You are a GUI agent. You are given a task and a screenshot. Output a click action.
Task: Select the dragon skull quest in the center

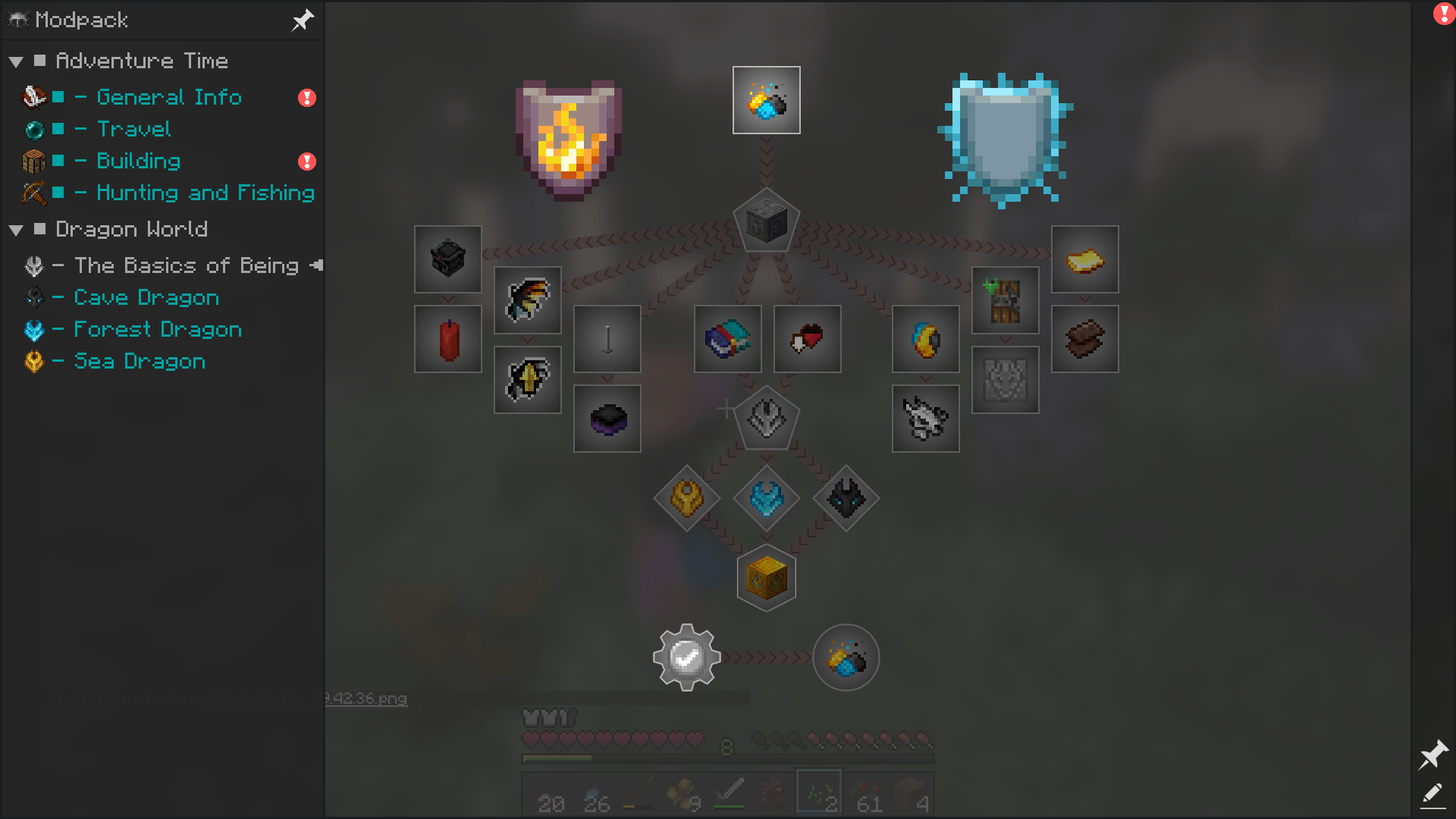(x=766, y=419)
